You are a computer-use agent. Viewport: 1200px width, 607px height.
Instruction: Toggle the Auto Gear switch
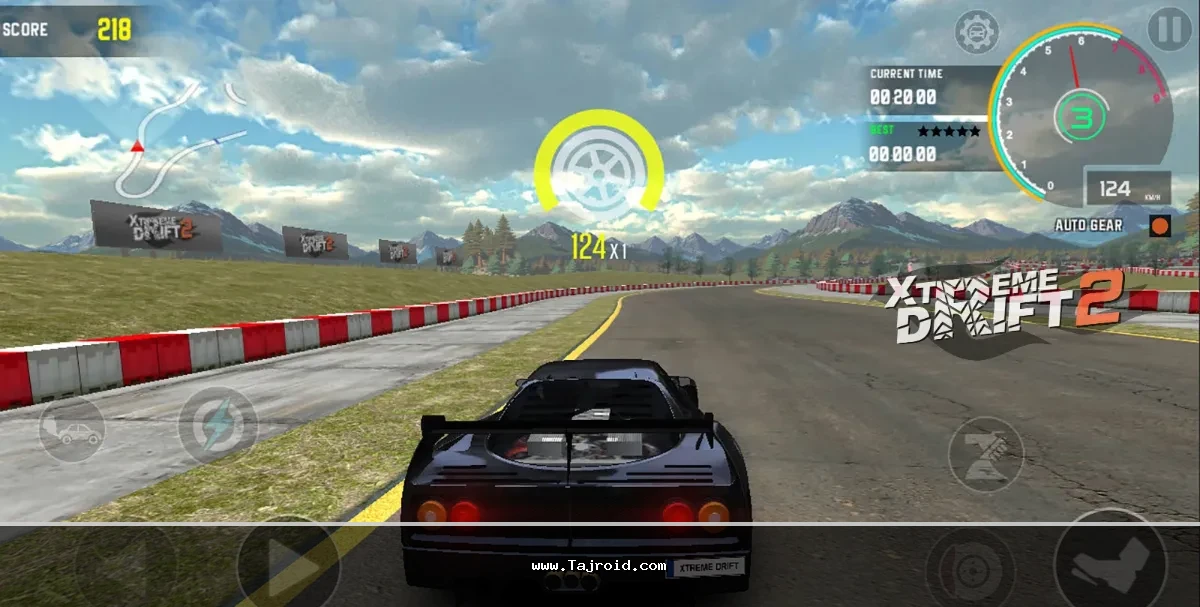[x=1160, y=225]
